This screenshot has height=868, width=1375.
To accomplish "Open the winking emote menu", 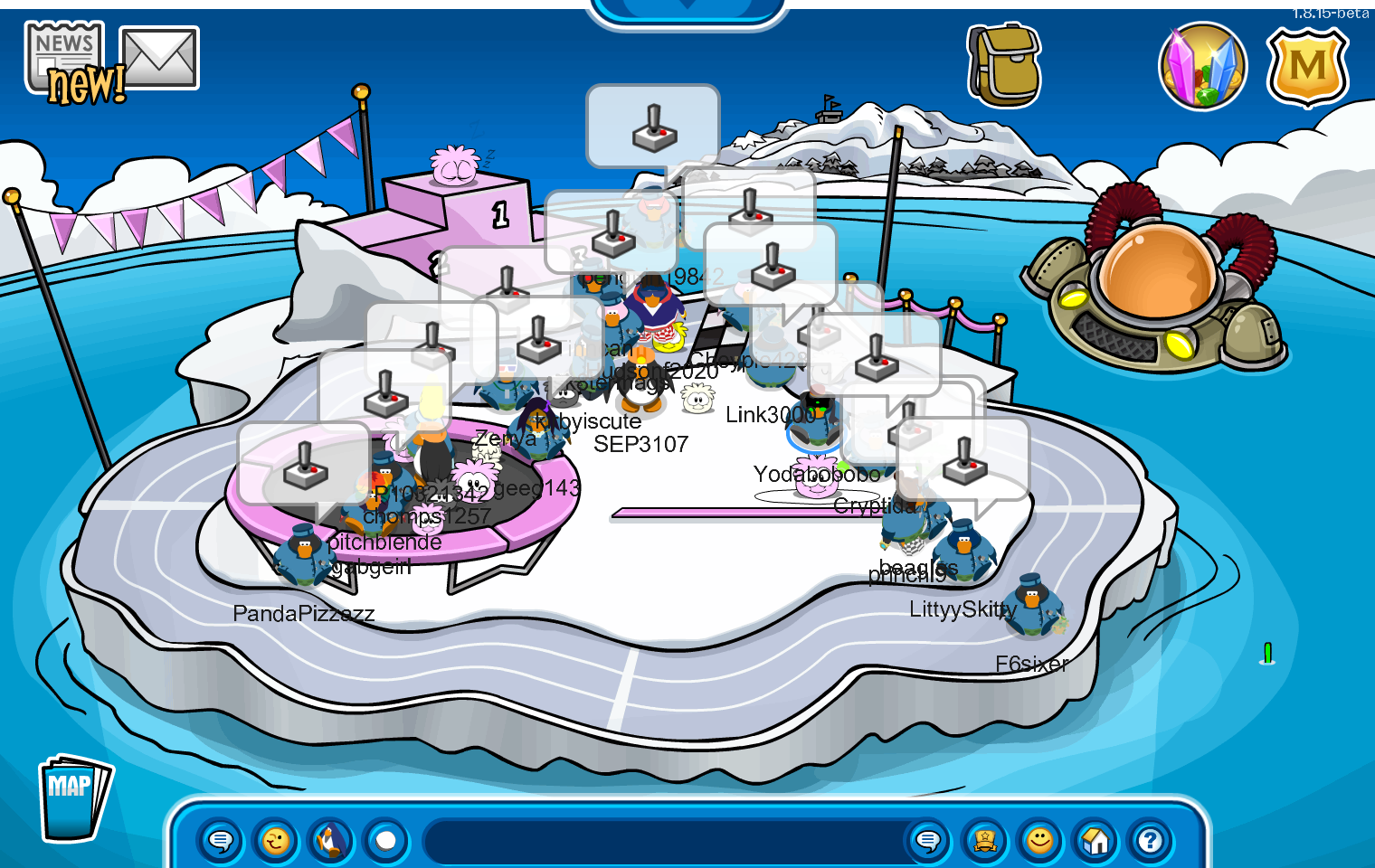I will [x=275, y=841].
